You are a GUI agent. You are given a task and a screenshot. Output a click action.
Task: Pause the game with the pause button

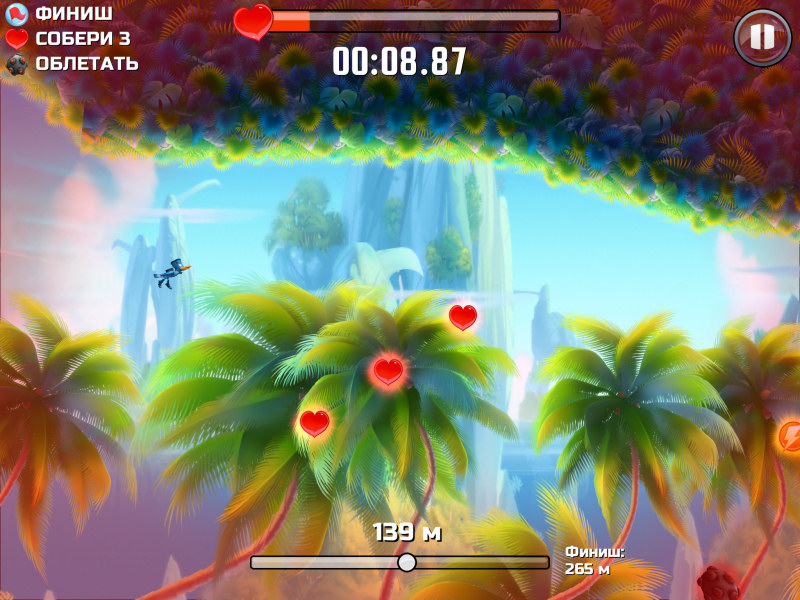(x=762, y=38)
